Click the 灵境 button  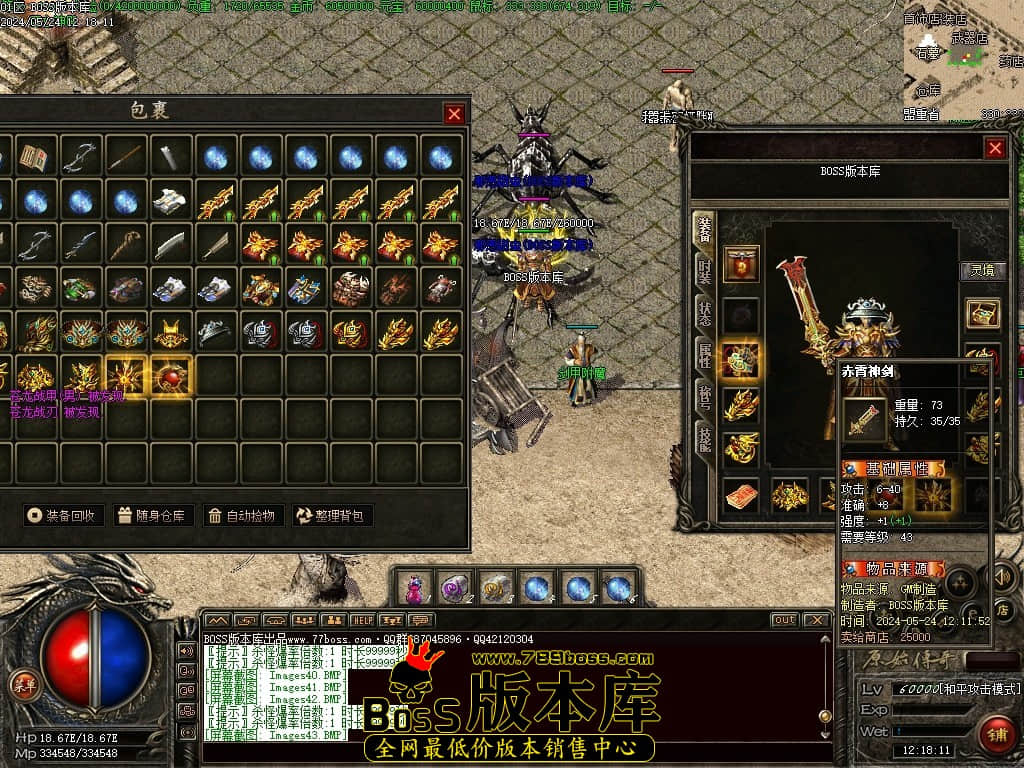point(983,270)
